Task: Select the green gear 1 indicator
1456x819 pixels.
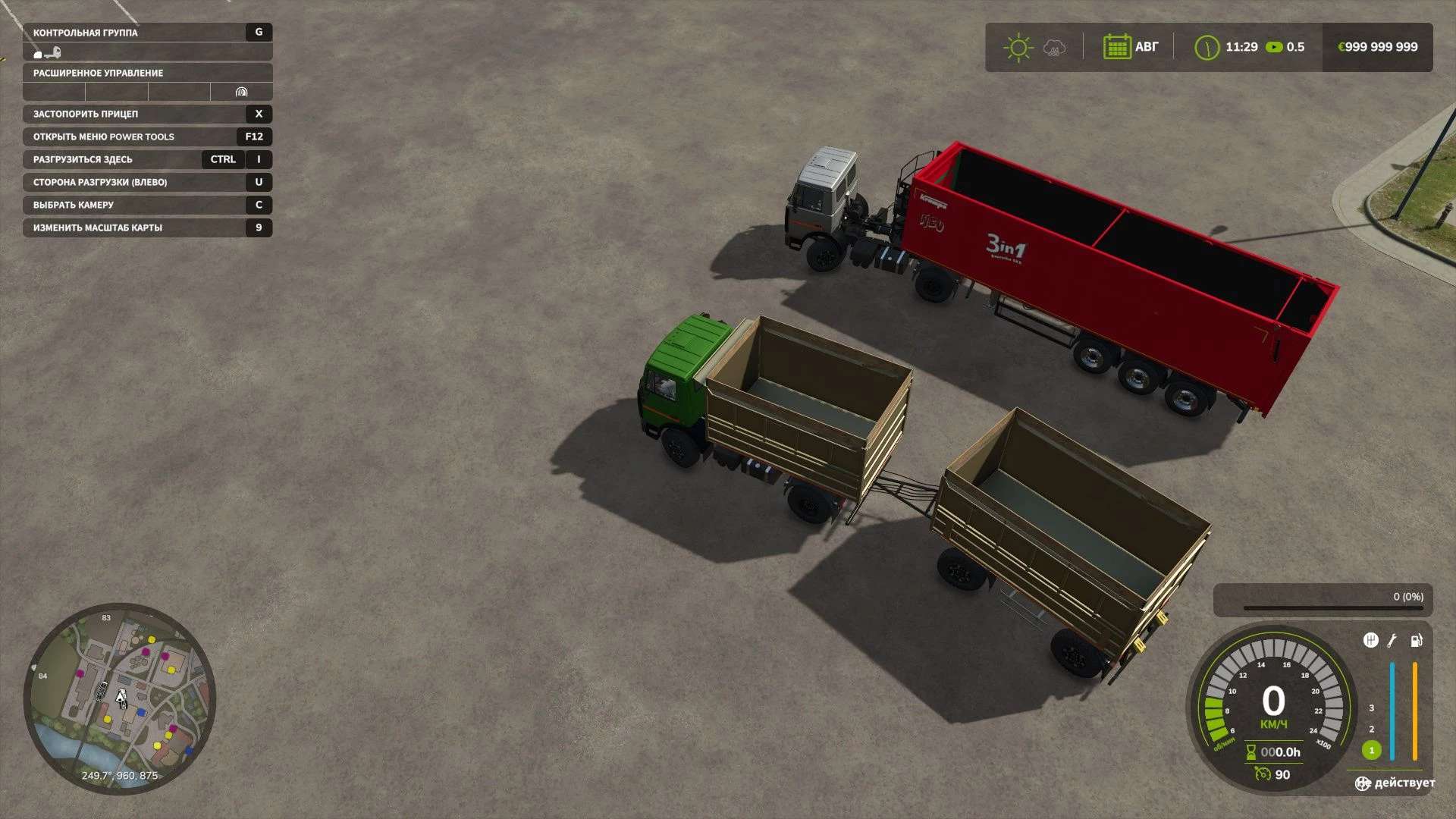Action: (1371, 750)
